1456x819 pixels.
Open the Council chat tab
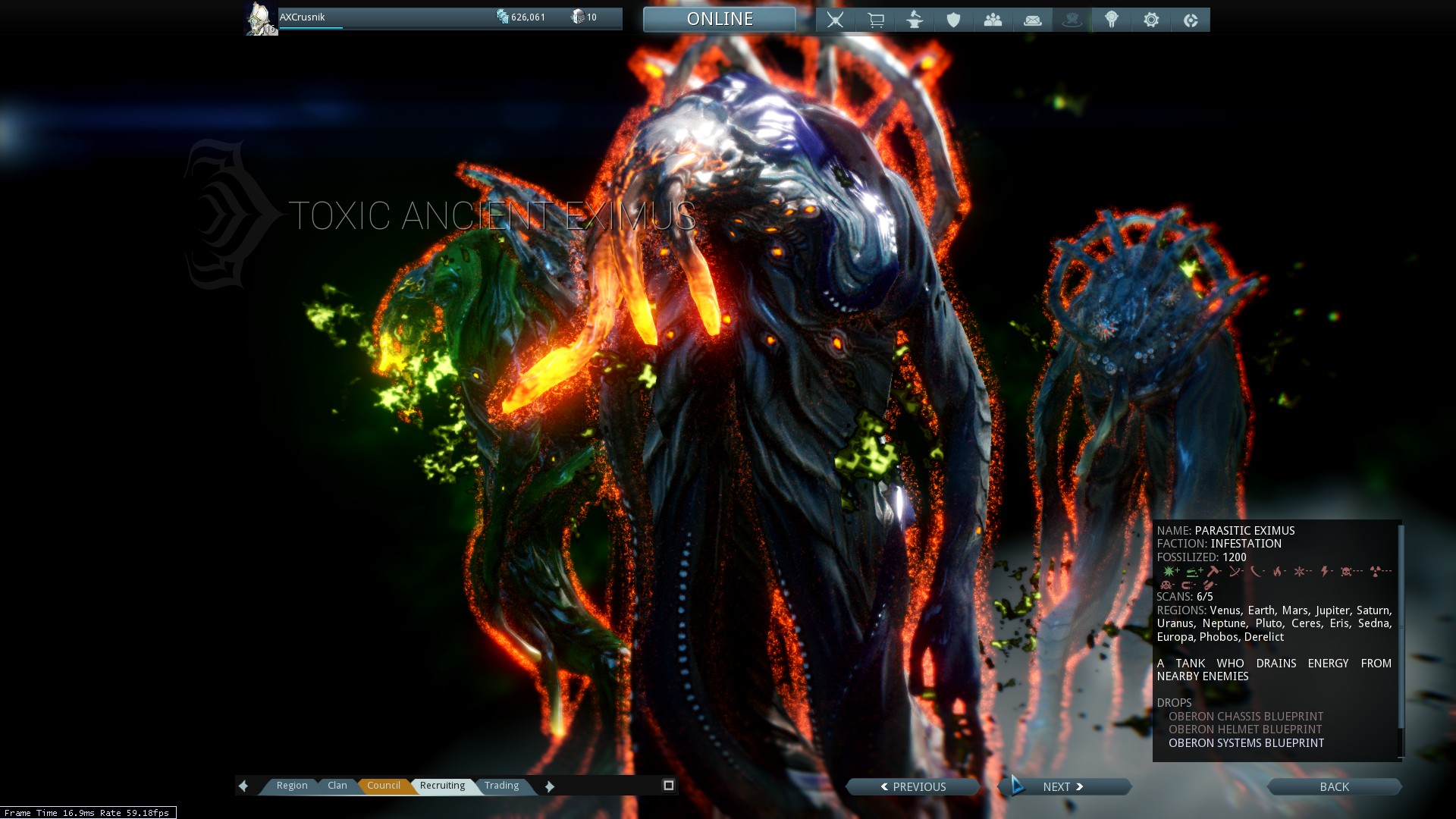[384, 786]
